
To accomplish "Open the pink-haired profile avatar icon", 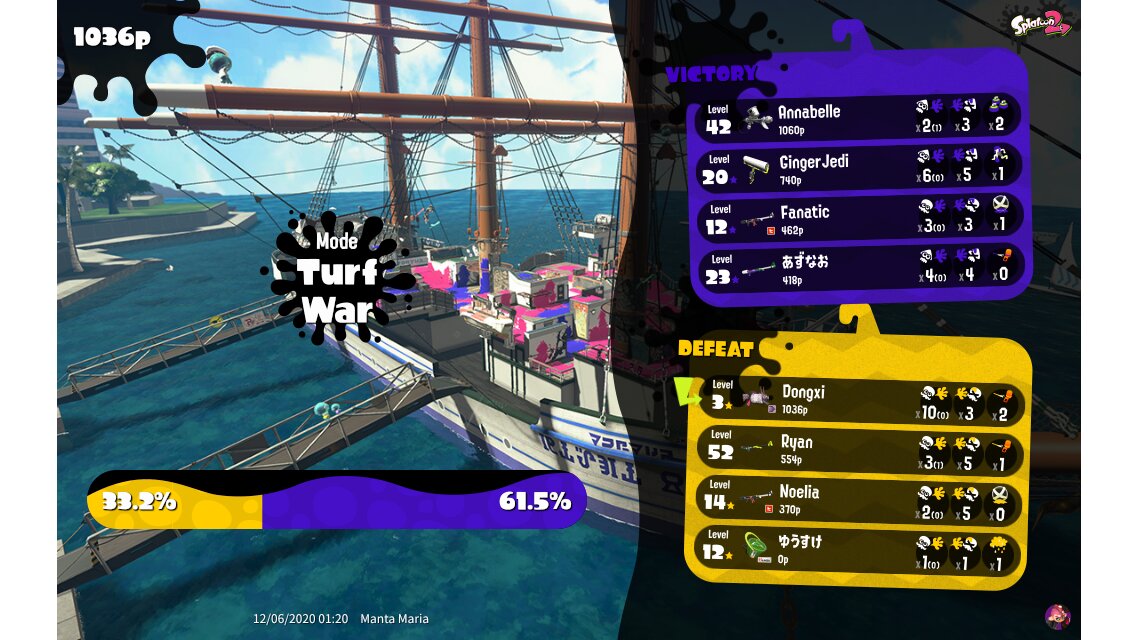I will (x=1057, y=616).
